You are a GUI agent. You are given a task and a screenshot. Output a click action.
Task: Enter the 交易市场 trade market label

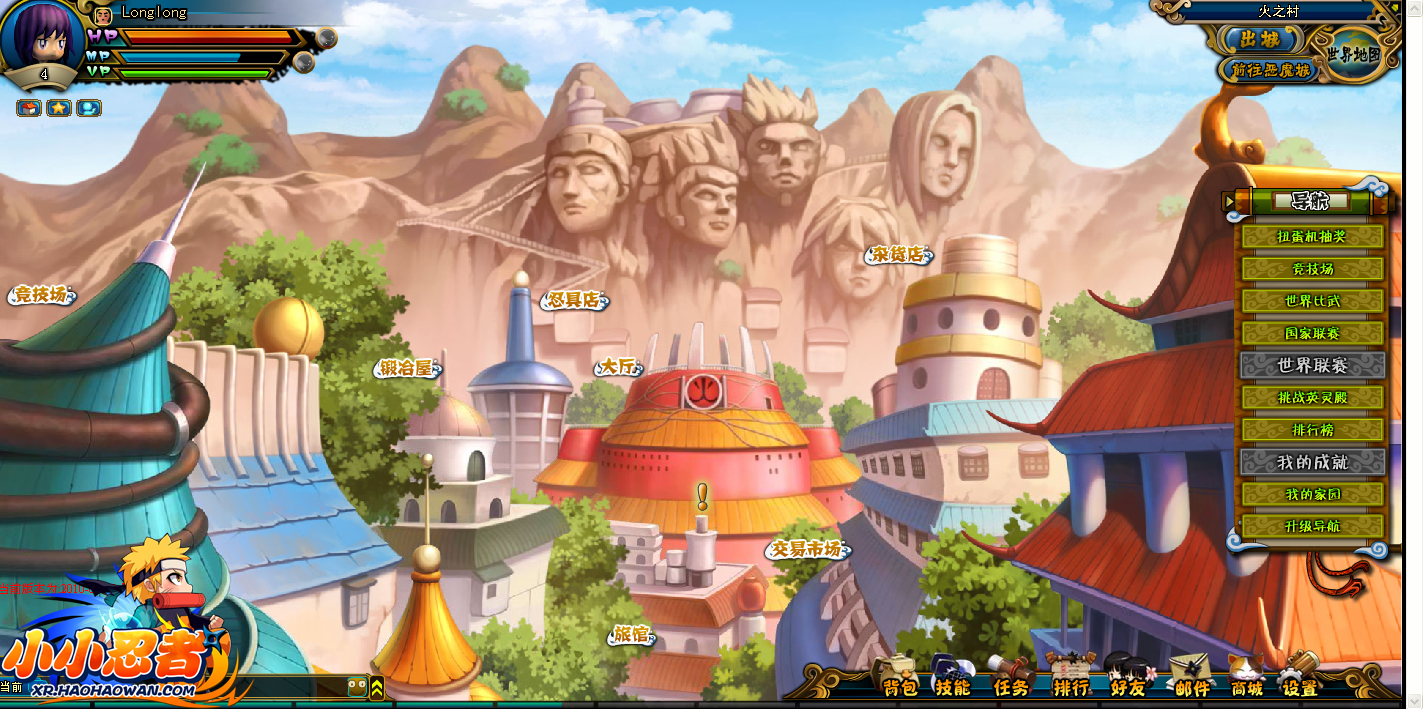[x=807, y=549]
